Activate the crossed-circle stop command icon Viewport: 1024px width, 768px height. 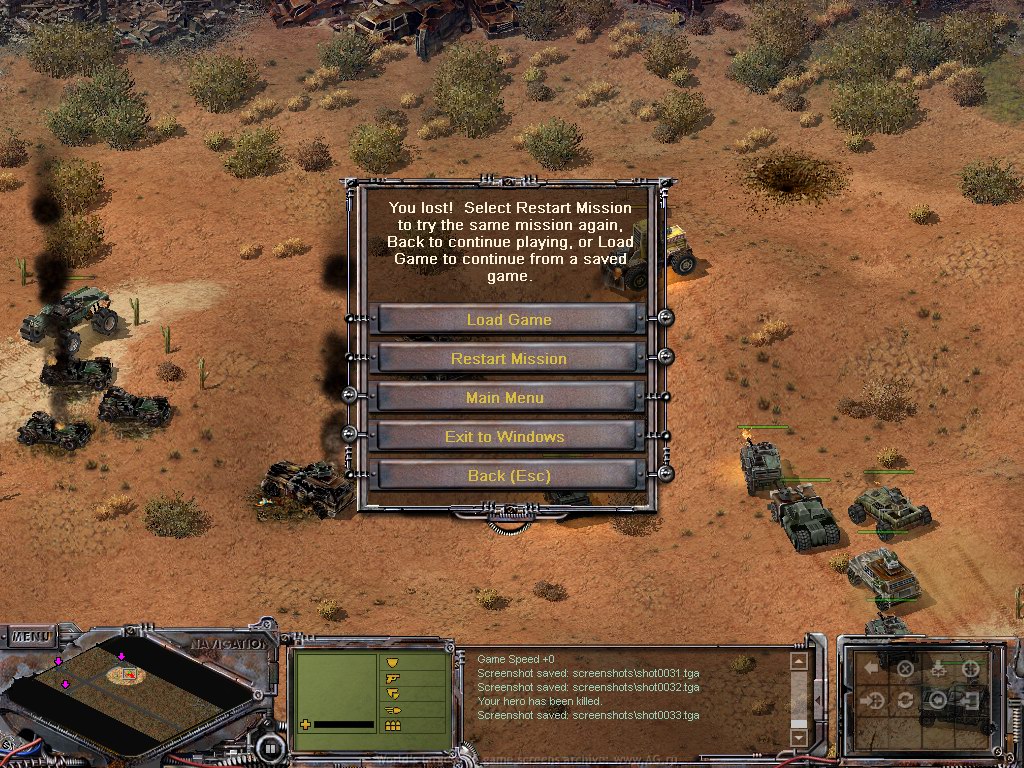pyautogui.click(x=905, y=668)
